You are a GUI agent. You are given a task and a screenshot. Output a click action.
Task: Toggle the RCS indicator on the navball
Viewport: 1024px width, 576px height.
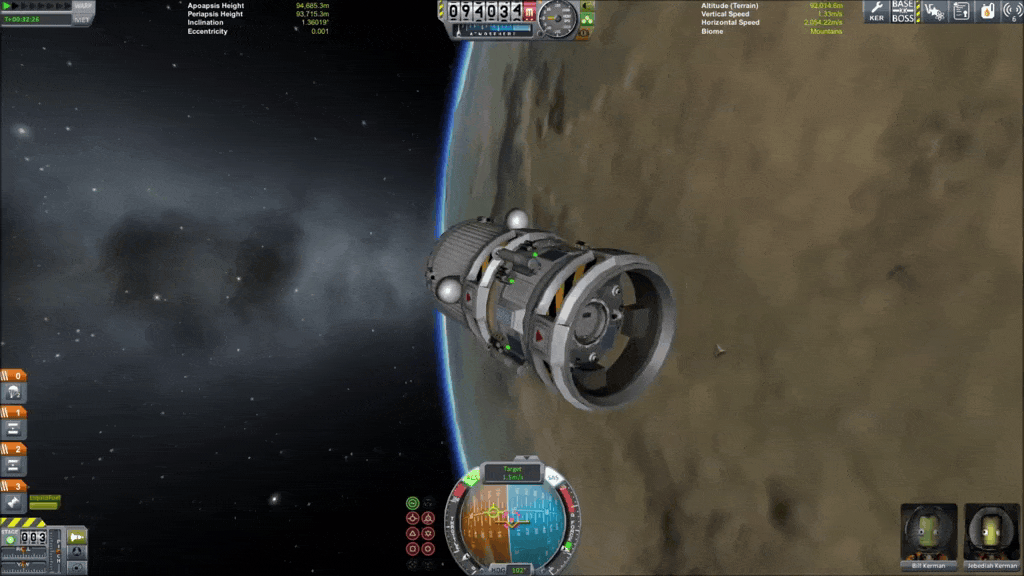coord(472,479)
